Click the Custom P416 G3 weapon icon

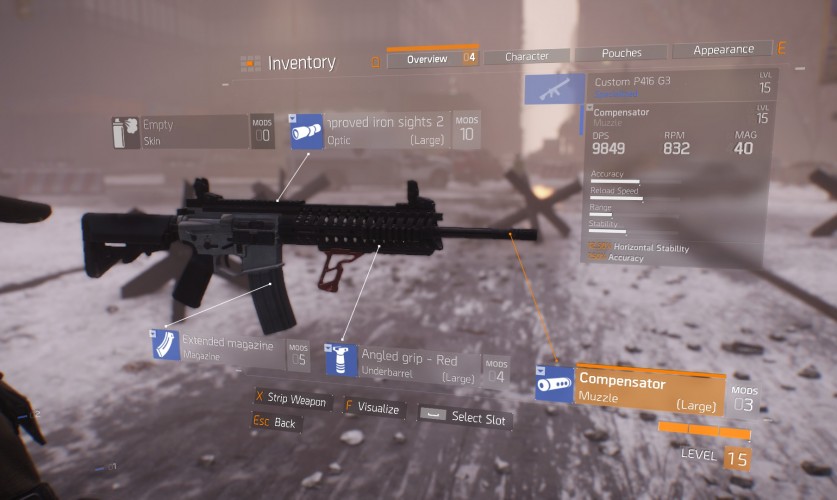(554, 89)
